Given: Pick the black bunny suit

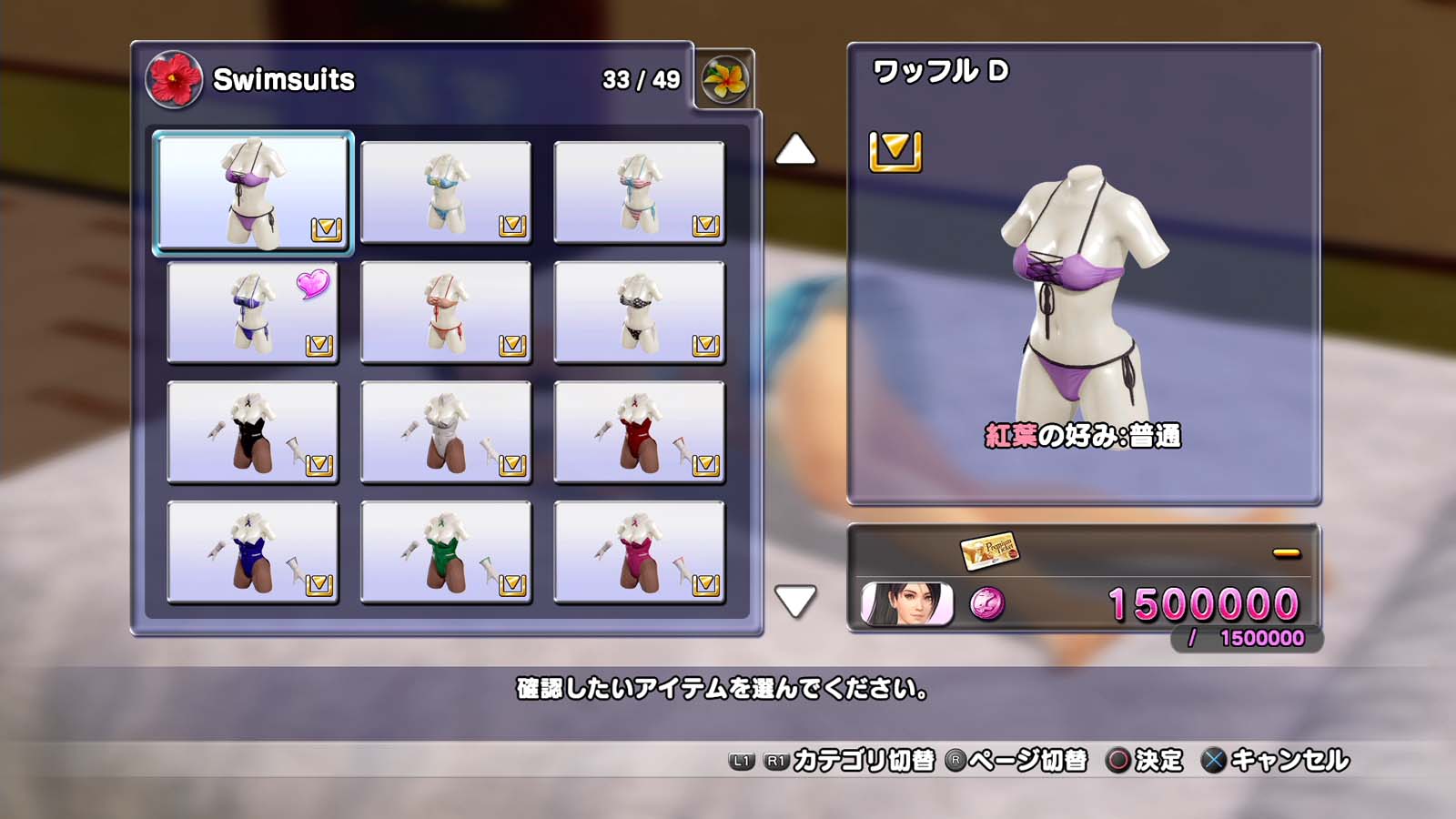Looking at the screenshot, I should pos(253,432).
